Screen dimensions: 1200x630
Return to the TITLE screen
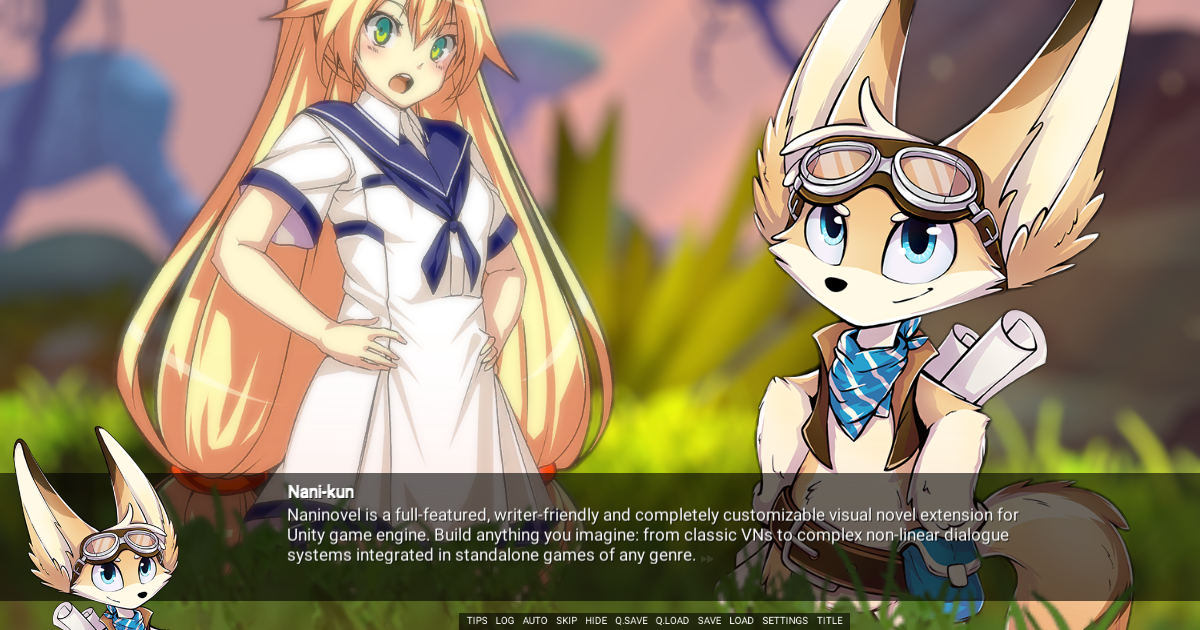coord(829,621)
